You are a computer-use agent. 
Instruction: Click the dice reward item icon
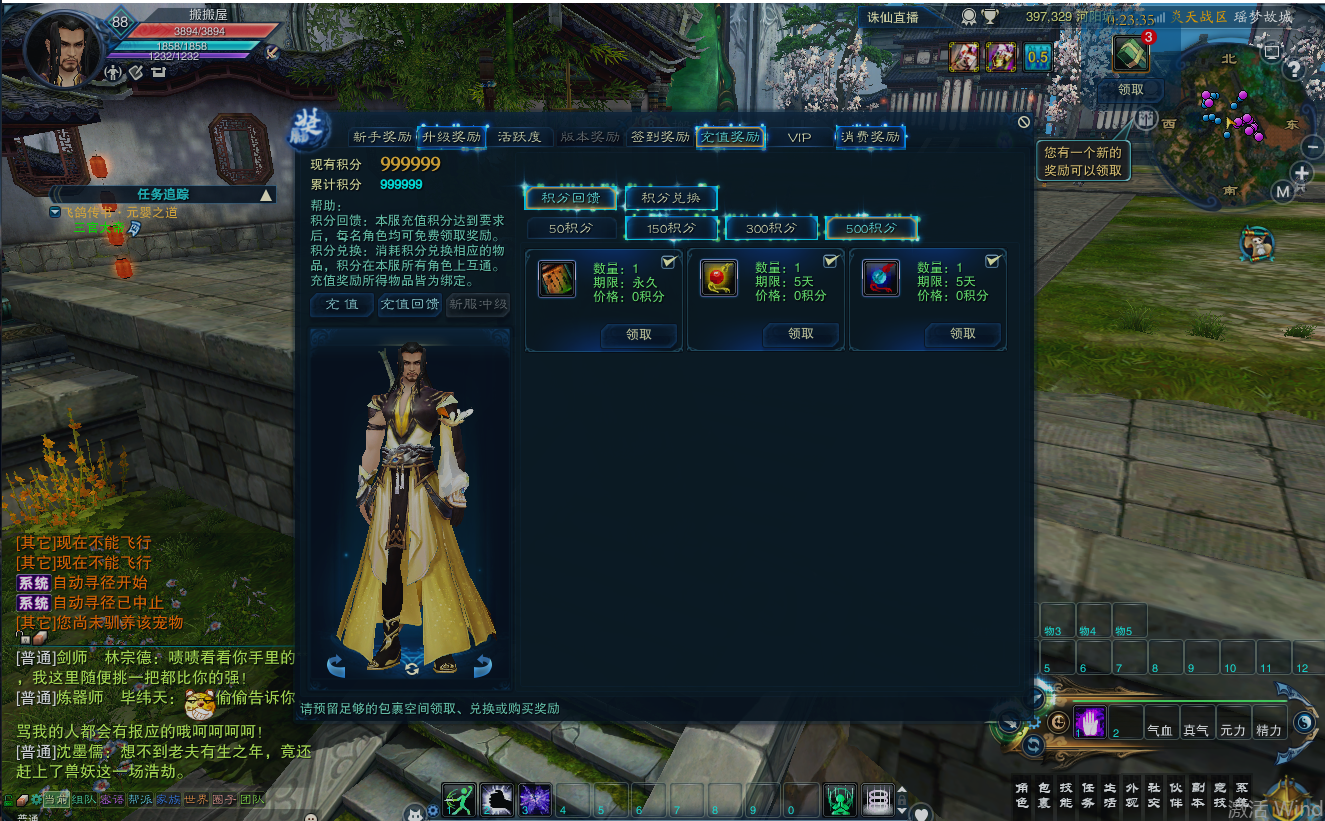557,280
